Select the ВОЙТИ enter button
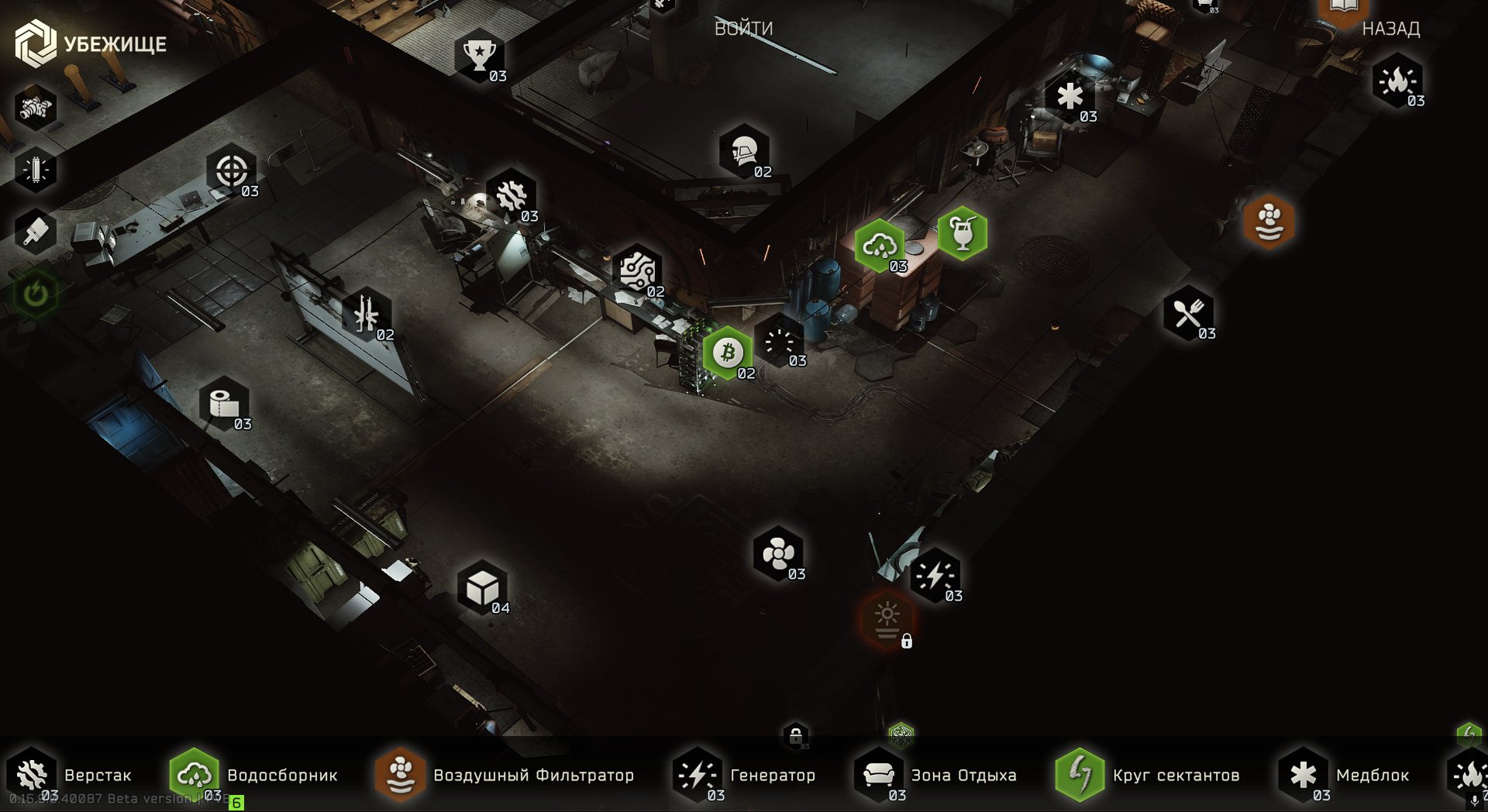Image resolution: width=1488 pixels, height=812 pixels. point(743,29)
